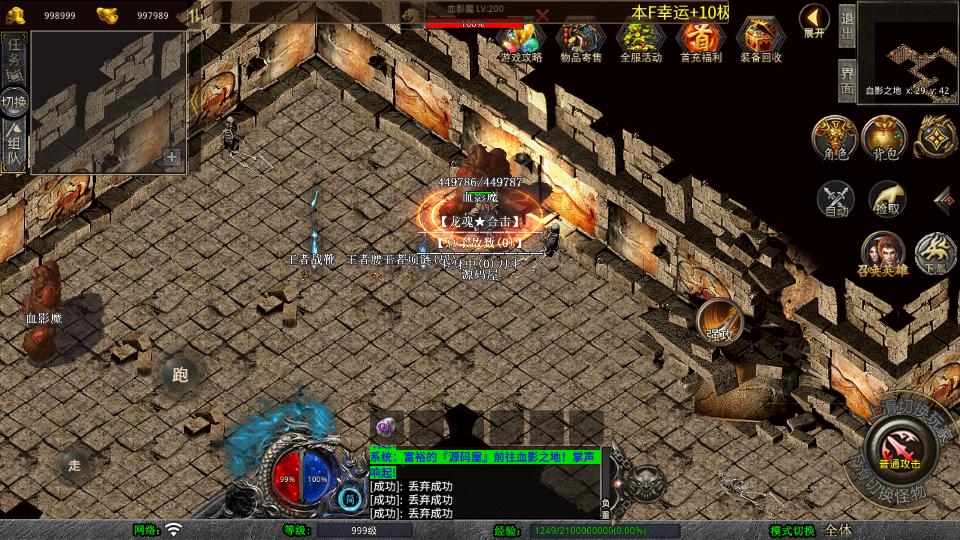
Task: Open the 游戏攻略 game guide icon
Action: (x=521, y=40)
